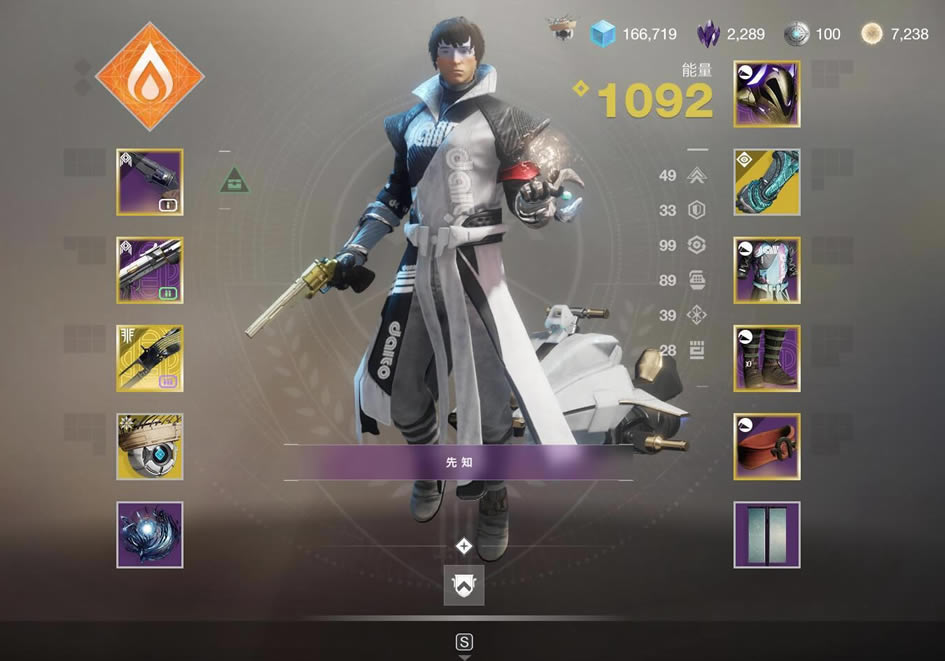Select the energy weapon slot
The width and height of the screenshot is (945, 661).
coord(150,270)
